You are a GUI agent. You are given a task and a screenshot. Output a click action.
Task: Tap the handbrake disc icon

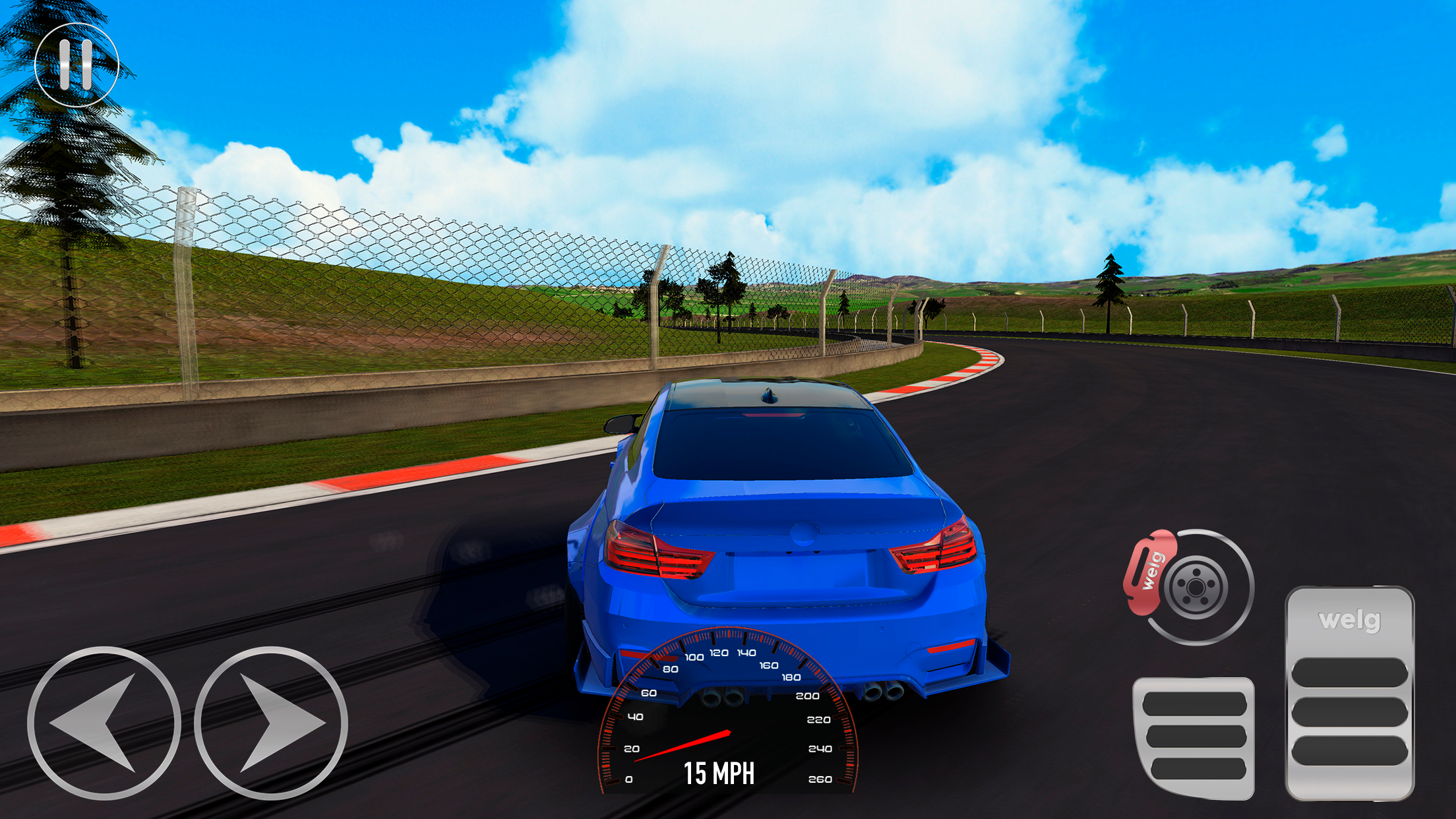(x=1191, y=586)
